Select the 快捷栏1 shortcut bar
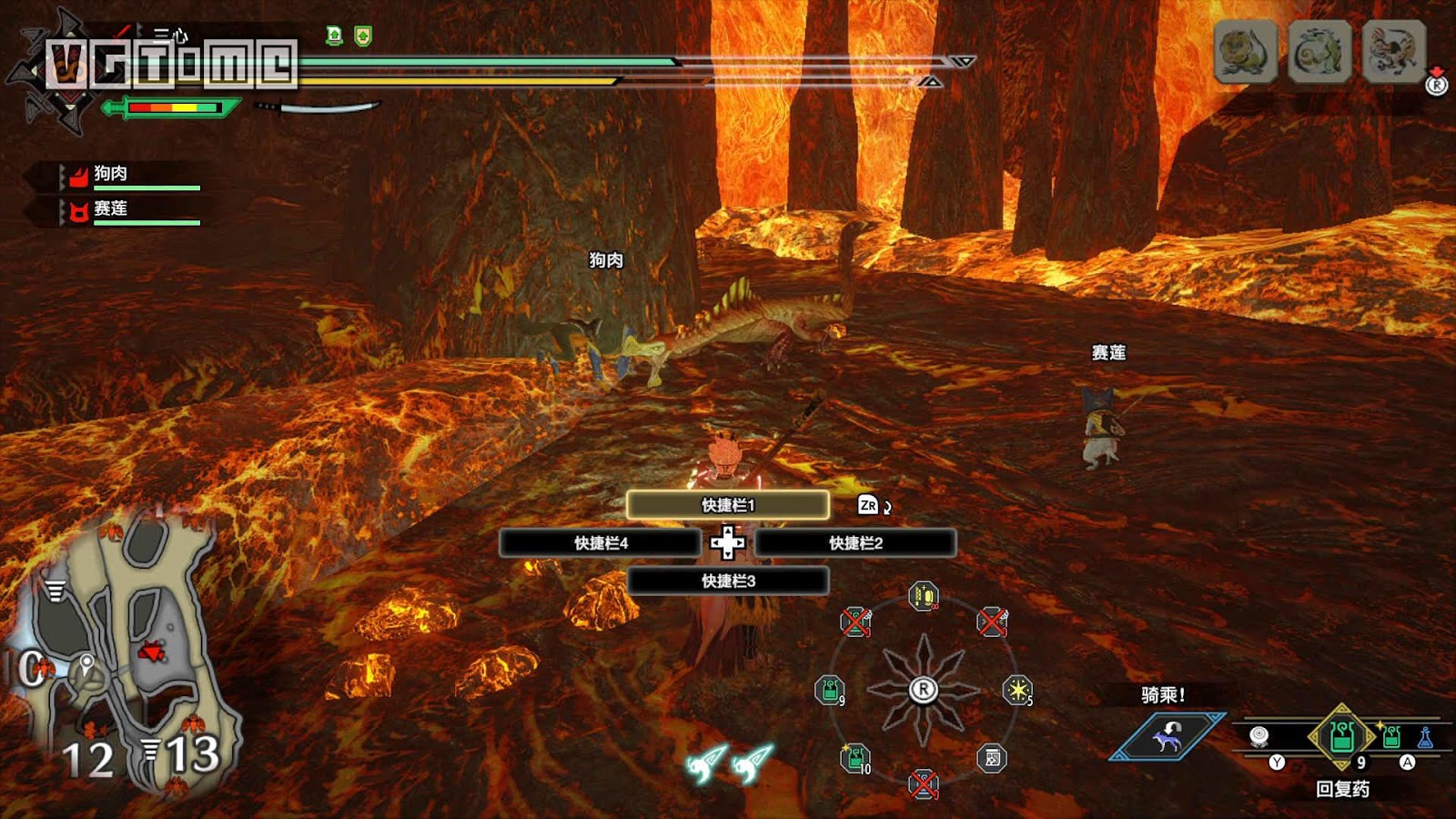Screen dimensions: 1456x819 pyautogui.click(x=727, y=505)
